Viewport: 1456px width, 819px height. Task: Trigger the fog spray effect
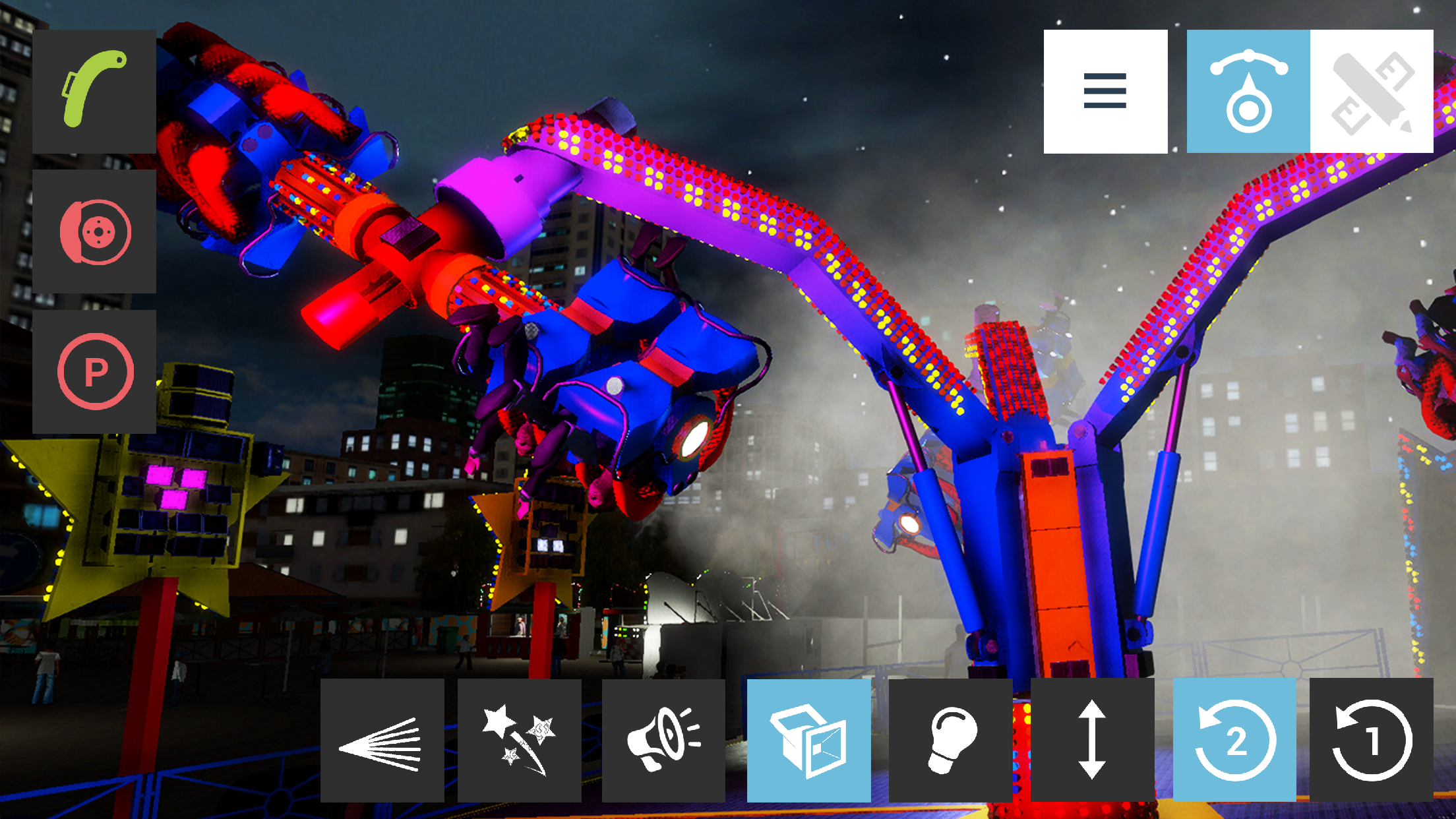click(382, 741)
